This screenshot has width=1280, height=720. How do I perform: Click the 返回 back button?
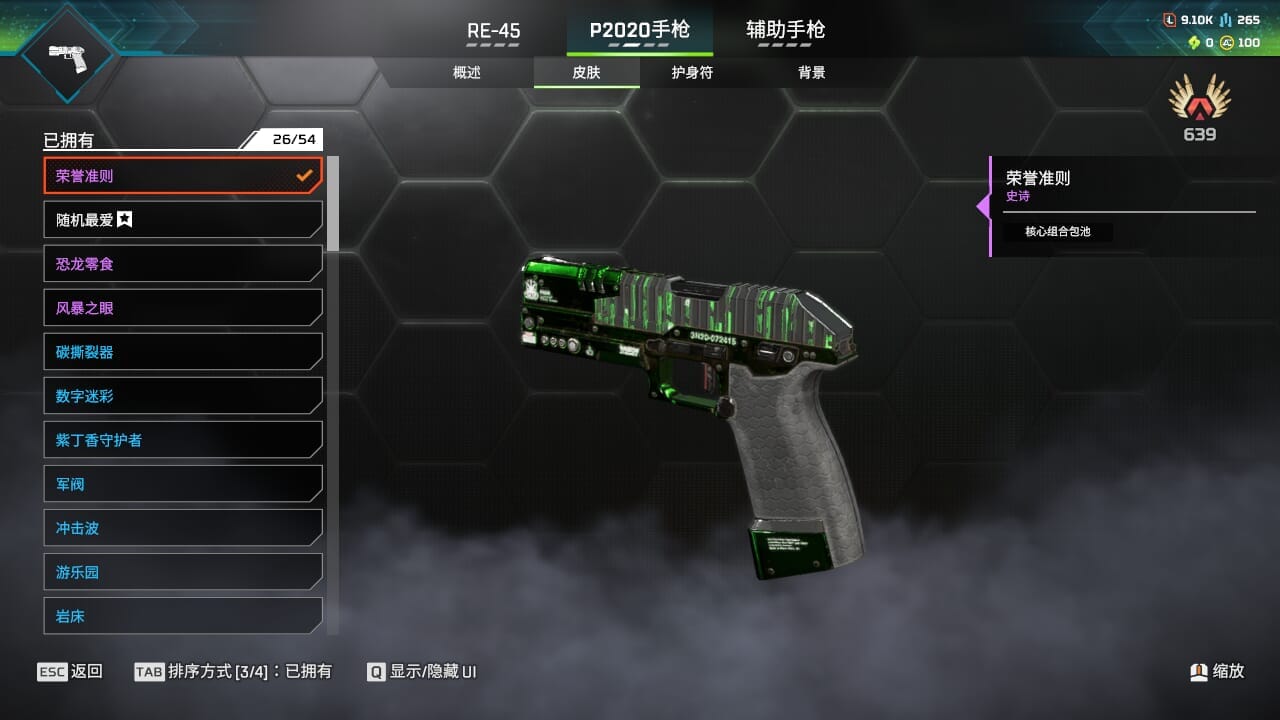[70, 672]
